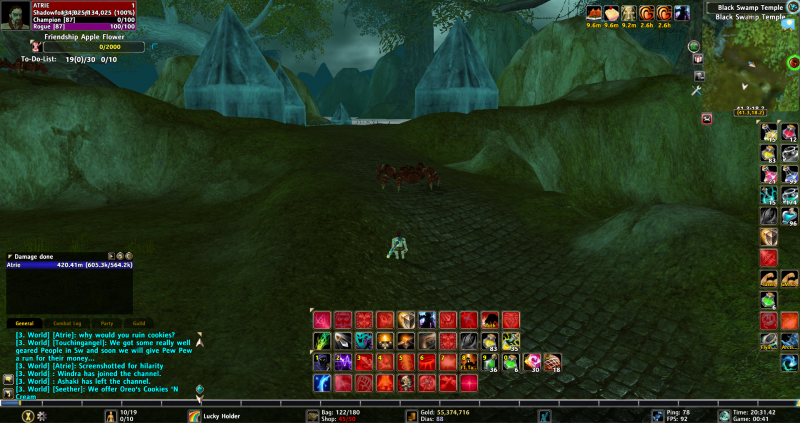The height and width of the screenshot is (423, 800).
Task: Activate the blue slash skill icon
Action: point(322,383)
